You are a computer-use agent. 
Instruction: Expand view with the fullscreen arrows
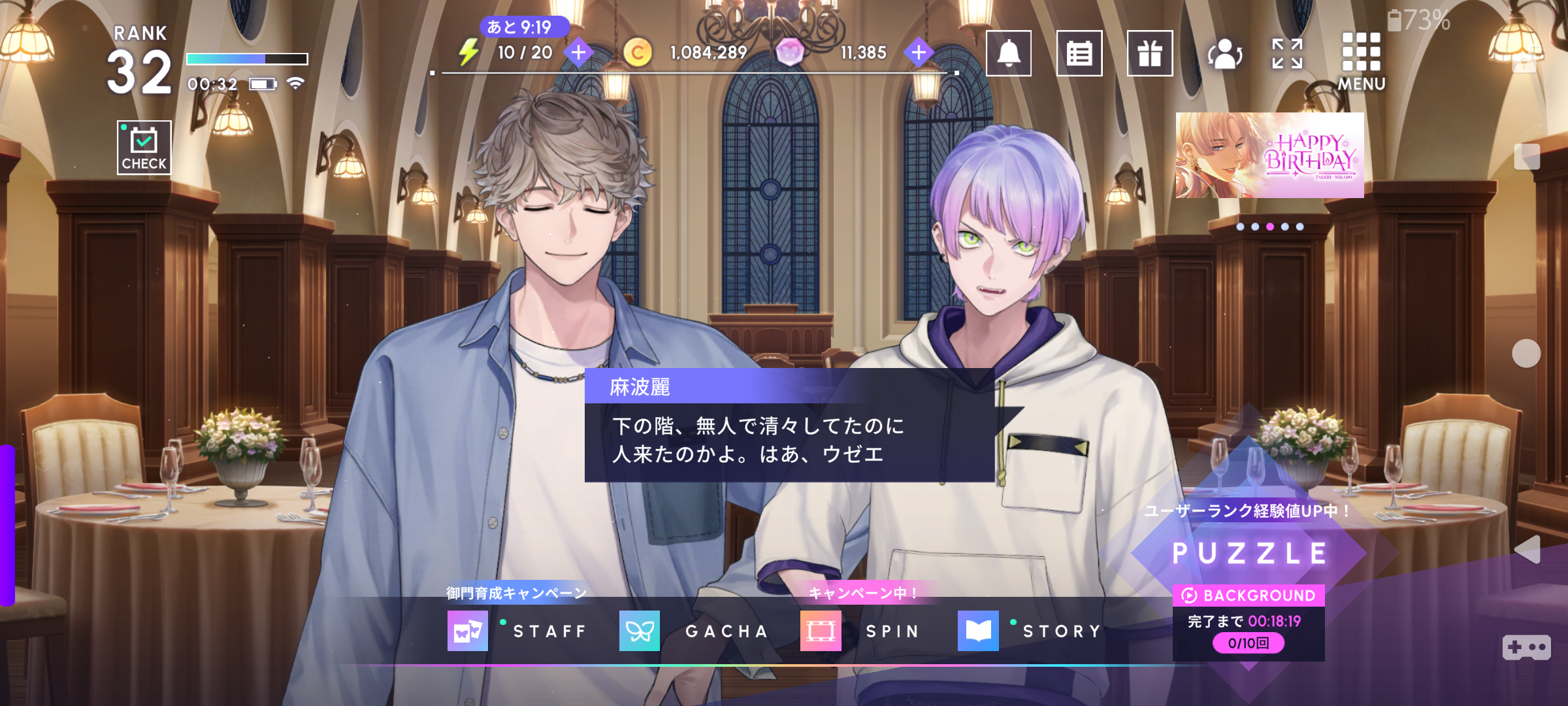(x=1287, y=54)
